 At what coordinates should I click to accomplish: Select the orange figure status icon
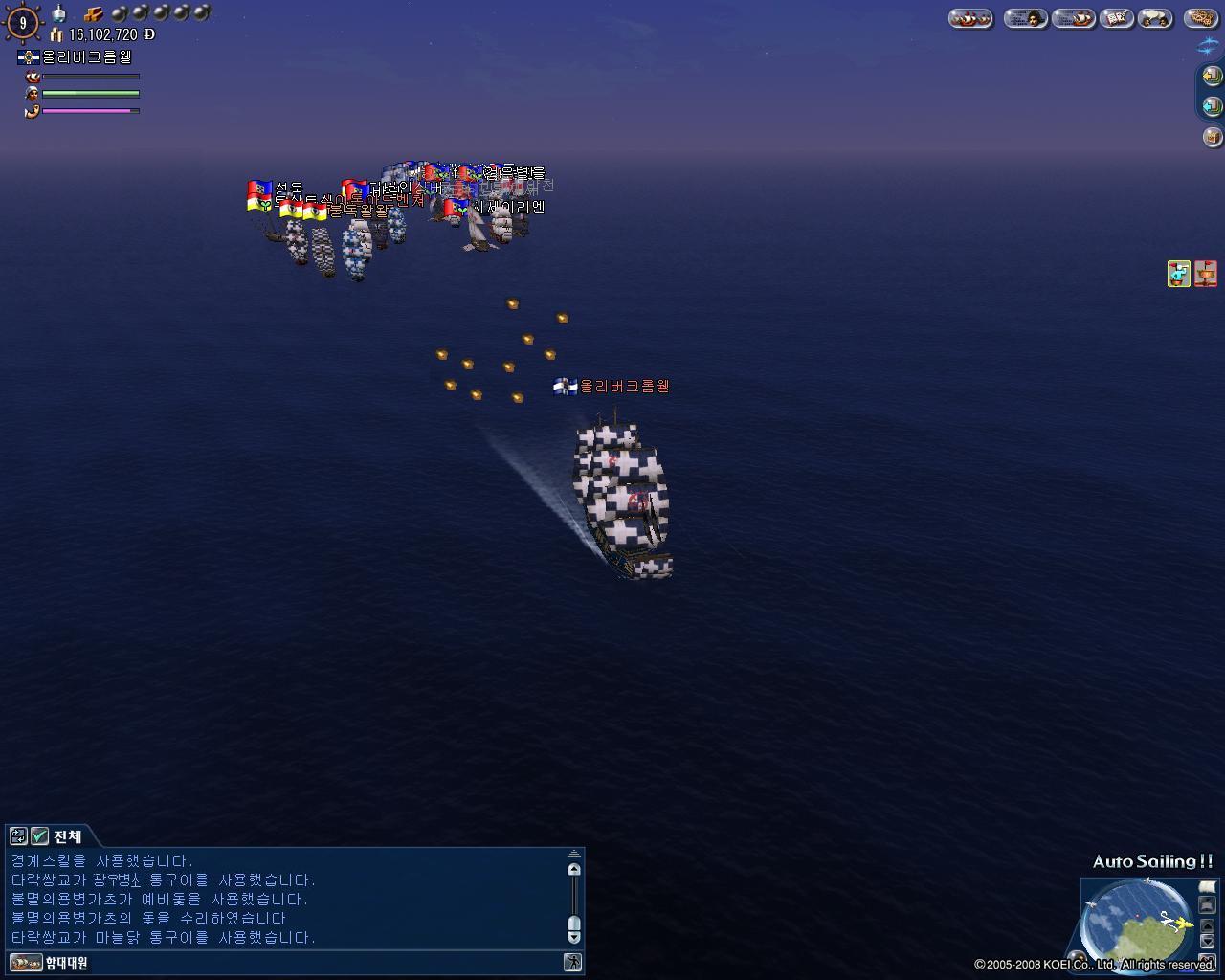click(x=1206, y=274)
